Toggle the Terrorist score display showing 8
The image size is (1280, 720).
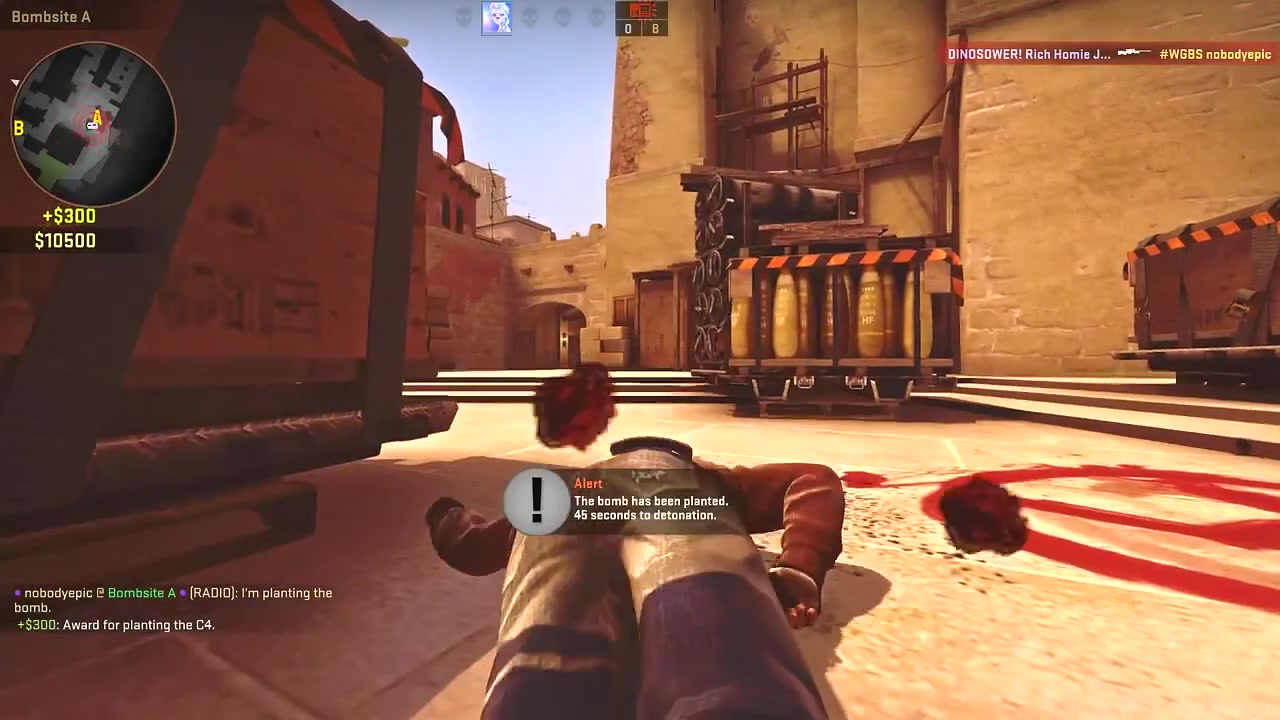654,28
